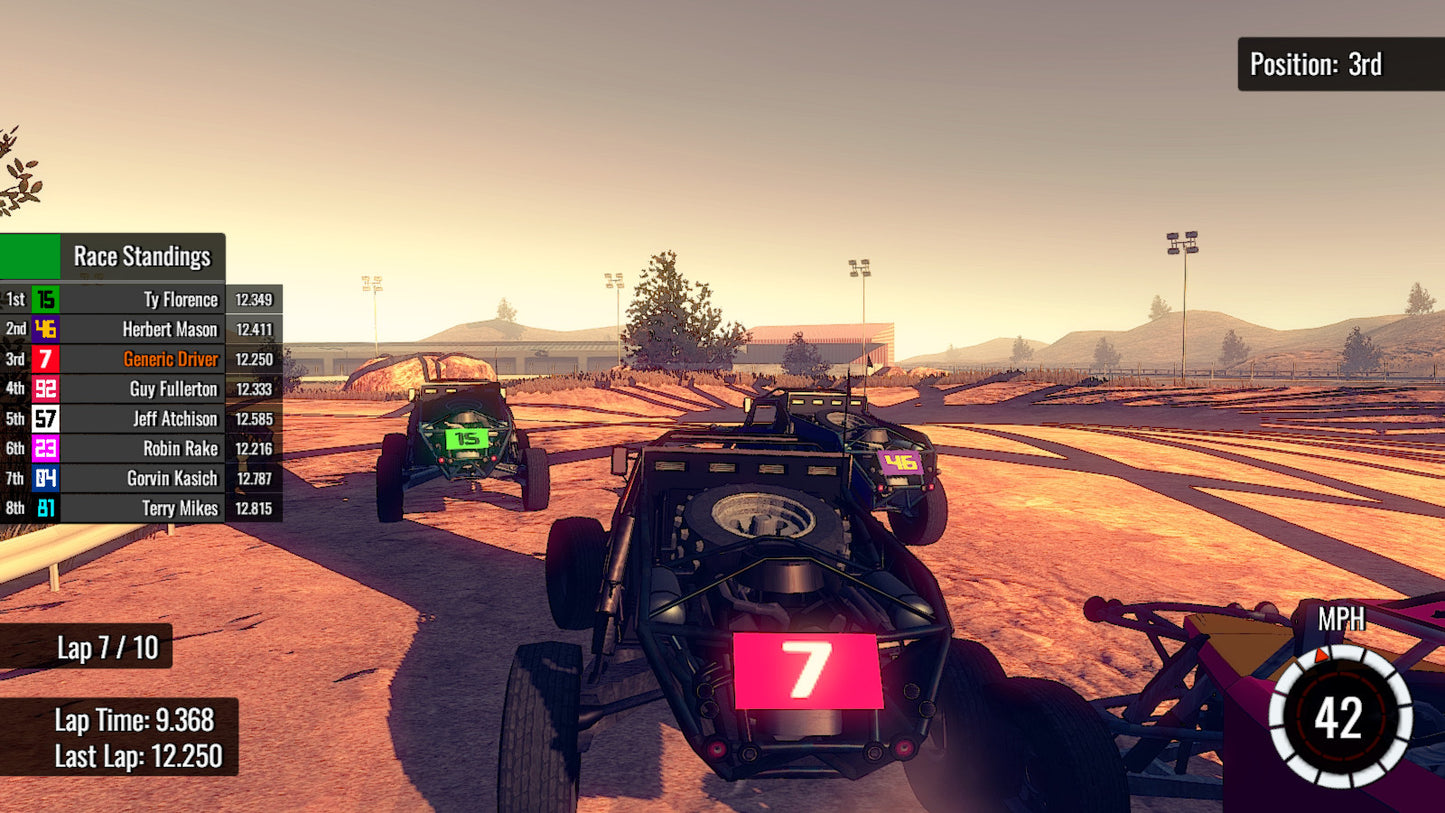The width and height of the screenshot is (1445, 813).
Task: Select Gorvin Kasich's cyan 04 number icon
Action: 46,478
